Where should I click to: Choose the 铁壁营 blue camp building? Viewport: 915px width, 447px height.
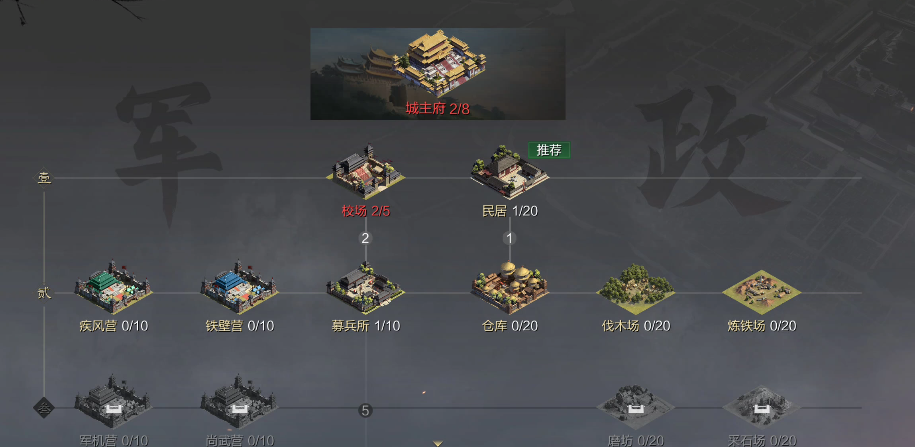click(239, 288)
